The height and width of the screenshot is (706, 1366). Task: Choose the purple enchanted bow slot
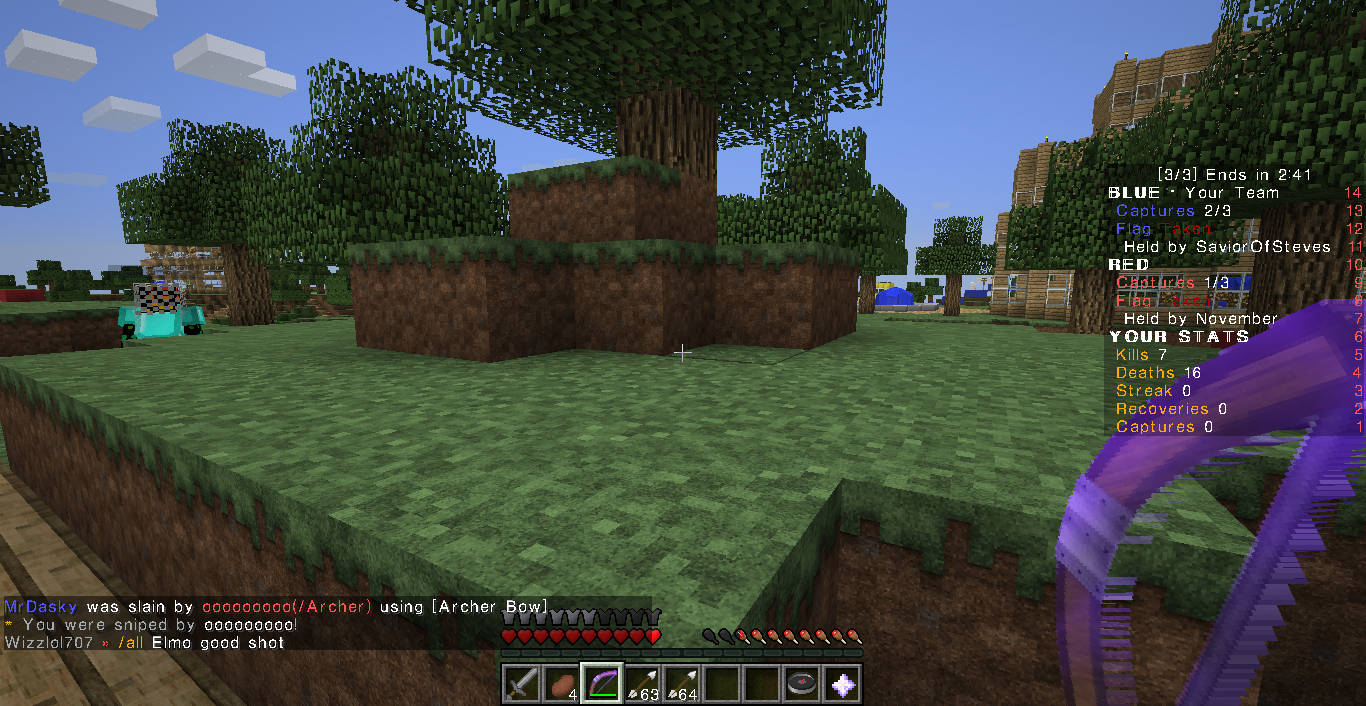tap(601, 684)
